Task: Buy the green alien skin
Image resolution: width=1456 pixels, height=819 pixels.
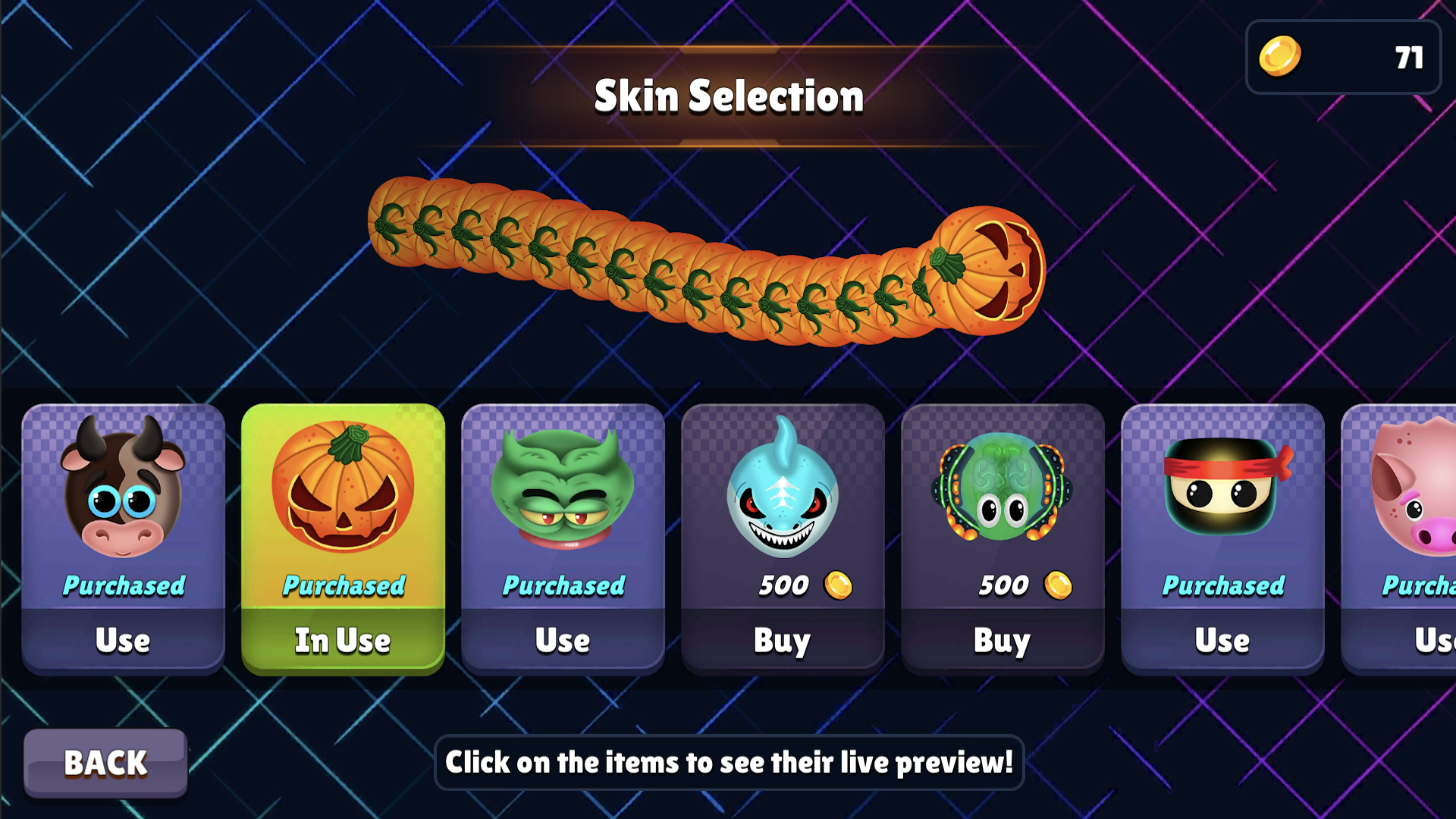Action: coord(1003,641)
